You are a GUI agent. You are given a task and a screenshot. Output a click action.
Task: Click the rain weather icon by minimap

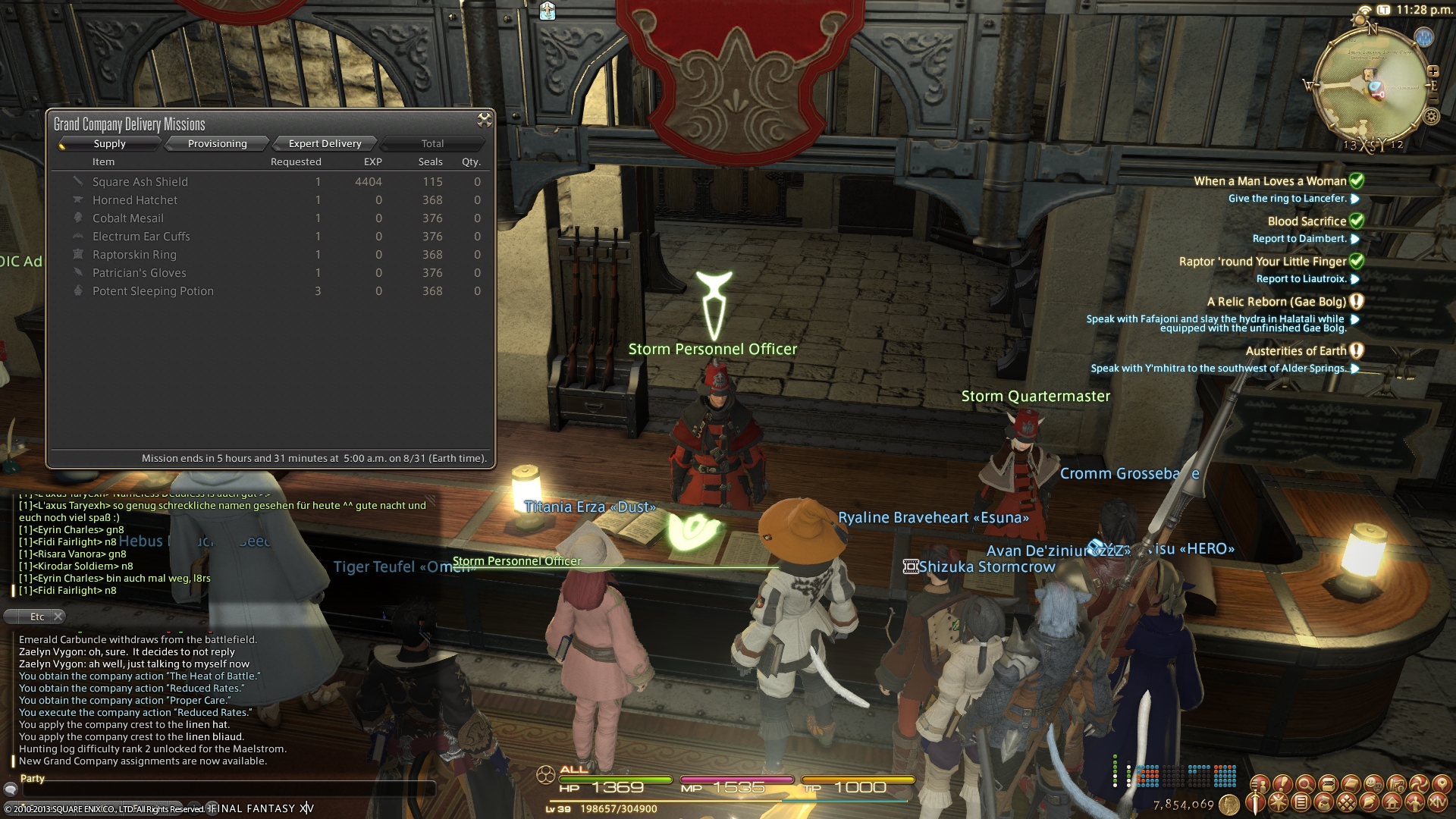[x=1423, y=37]
